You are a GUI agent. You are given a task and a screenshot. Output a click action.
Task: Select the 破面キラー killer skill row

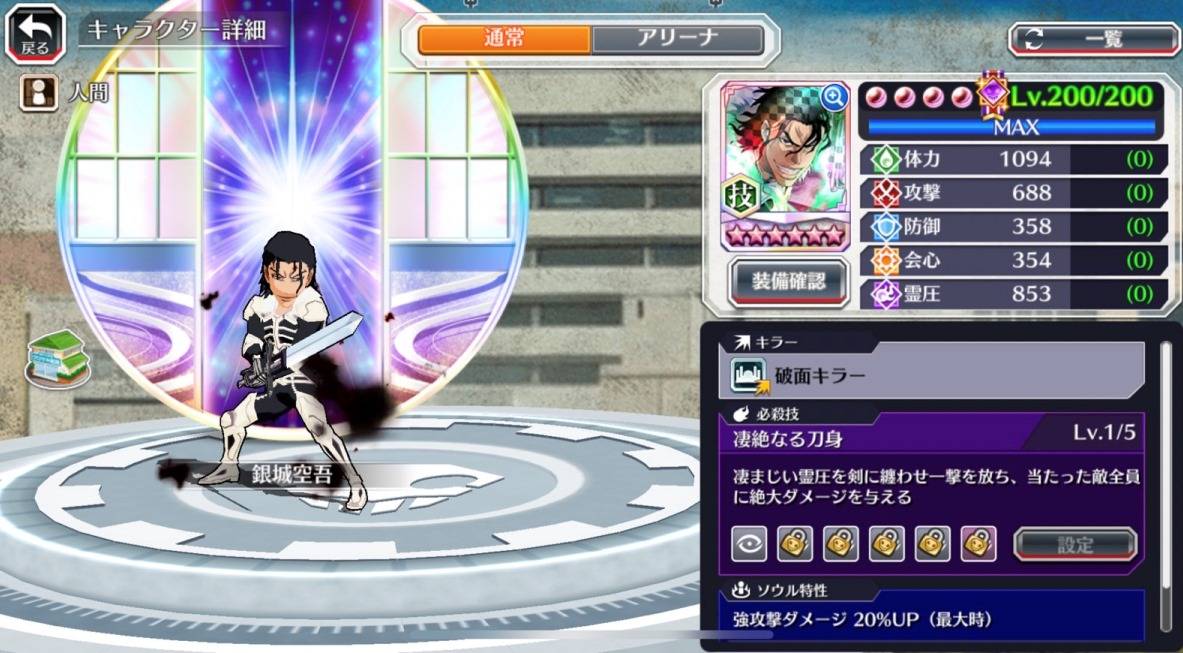coord(931,375)
